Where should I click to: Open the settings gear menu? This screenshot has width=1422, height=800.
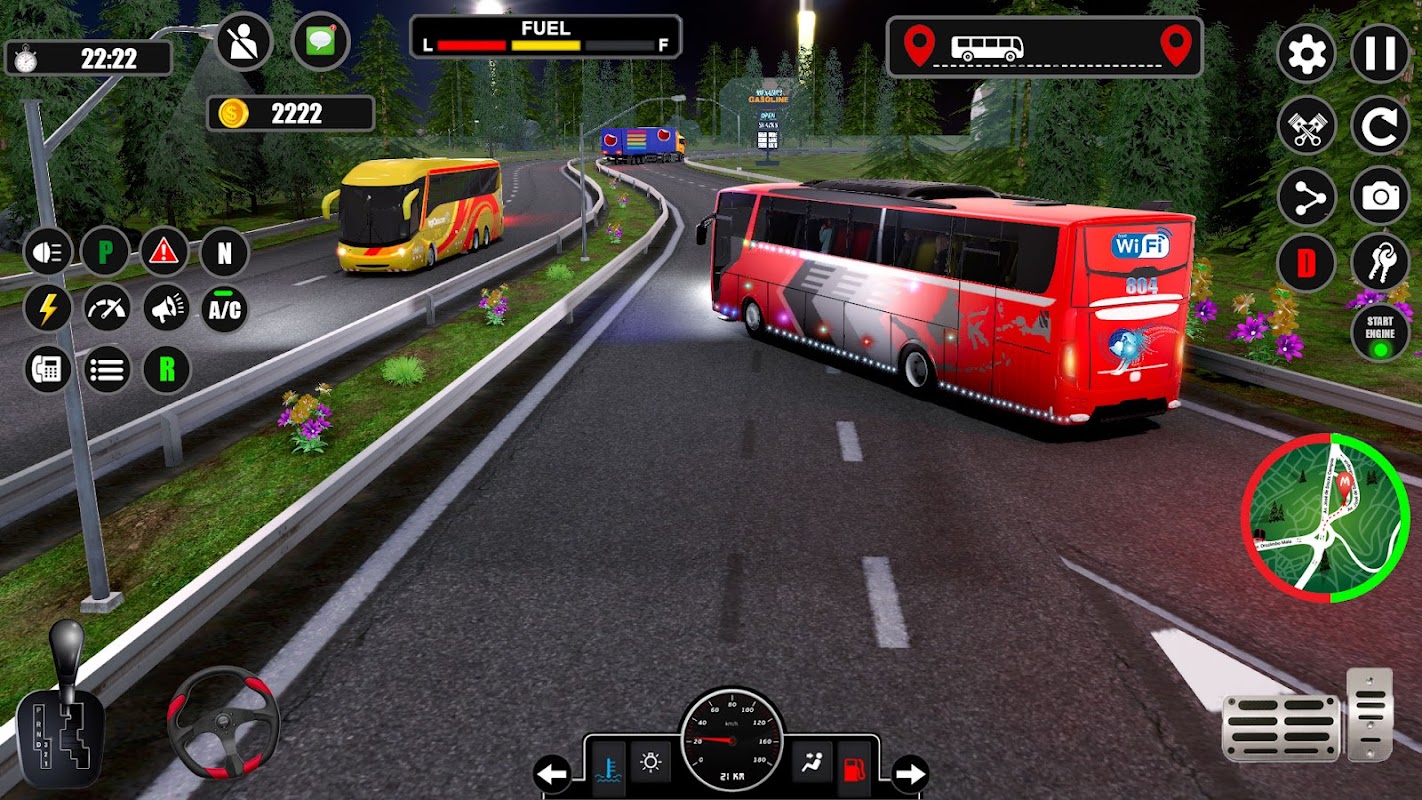1306,53
